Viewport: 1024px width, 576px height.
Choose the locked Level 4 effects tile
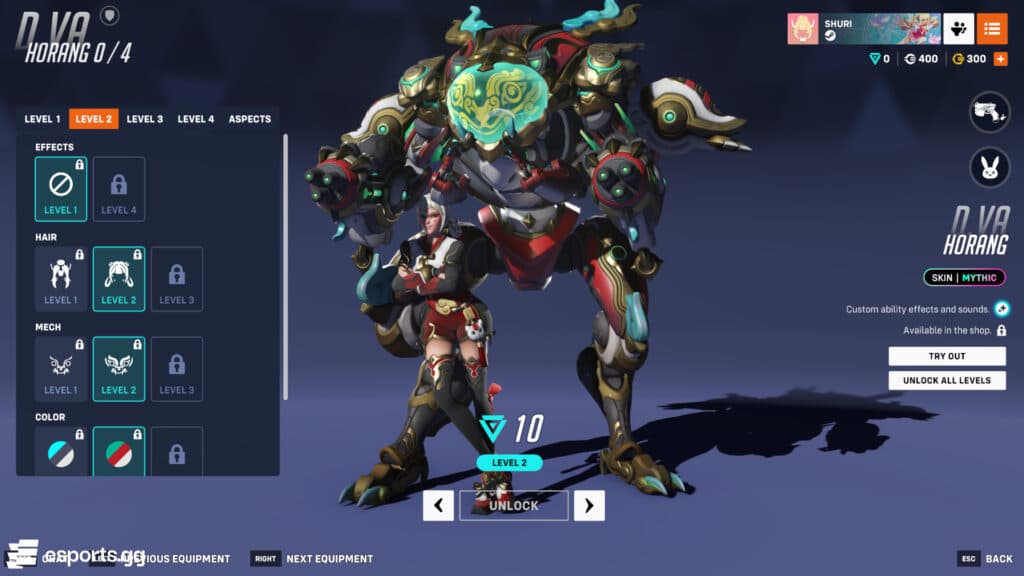point(119,189)
